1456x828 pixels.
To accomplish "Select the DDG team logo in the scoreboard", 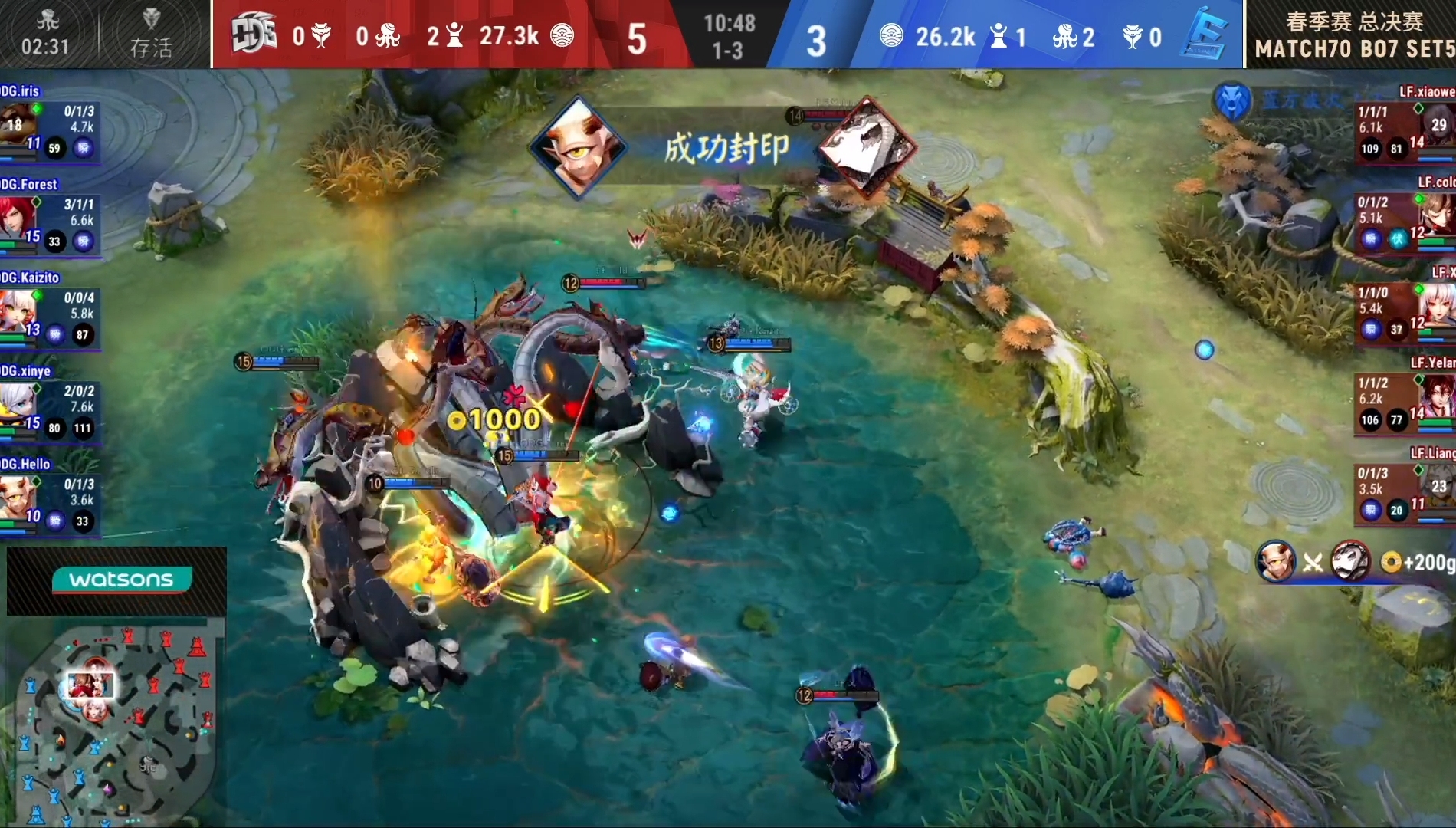I will click(253, 31).
